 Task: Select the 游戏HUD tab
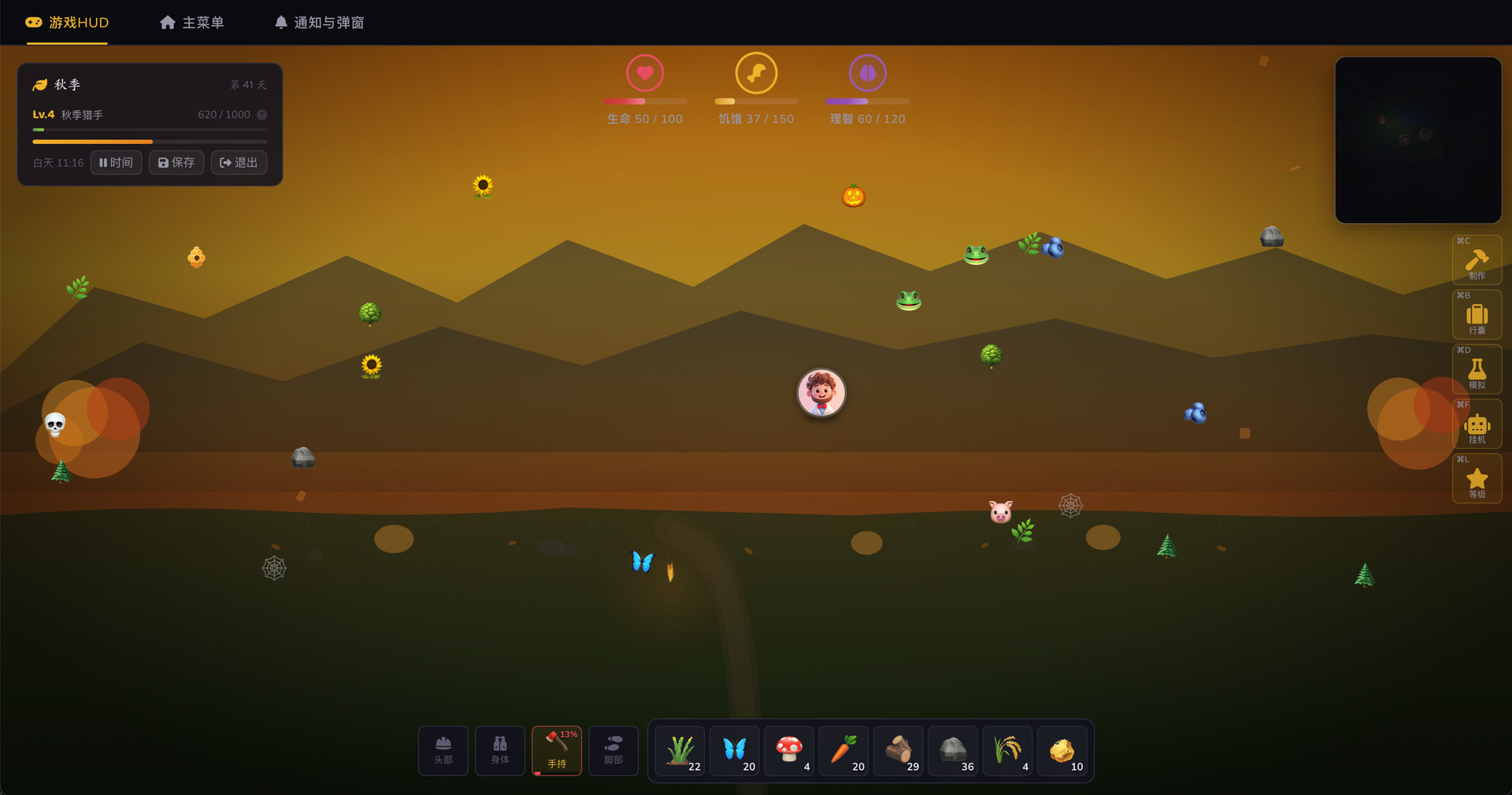(67, 23)
